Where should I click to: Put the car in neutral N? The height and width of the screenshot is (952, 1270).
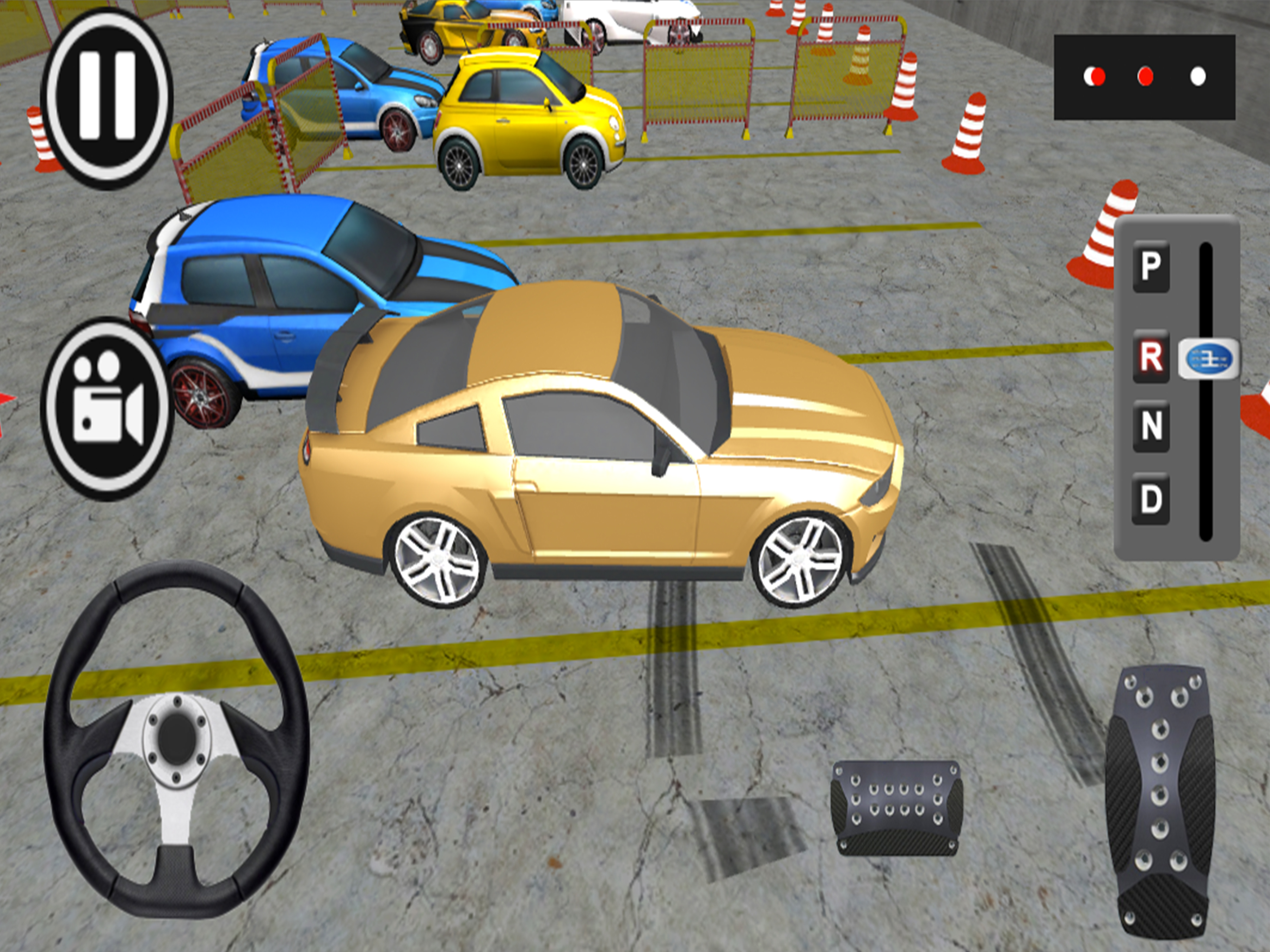click(1151, 426)
